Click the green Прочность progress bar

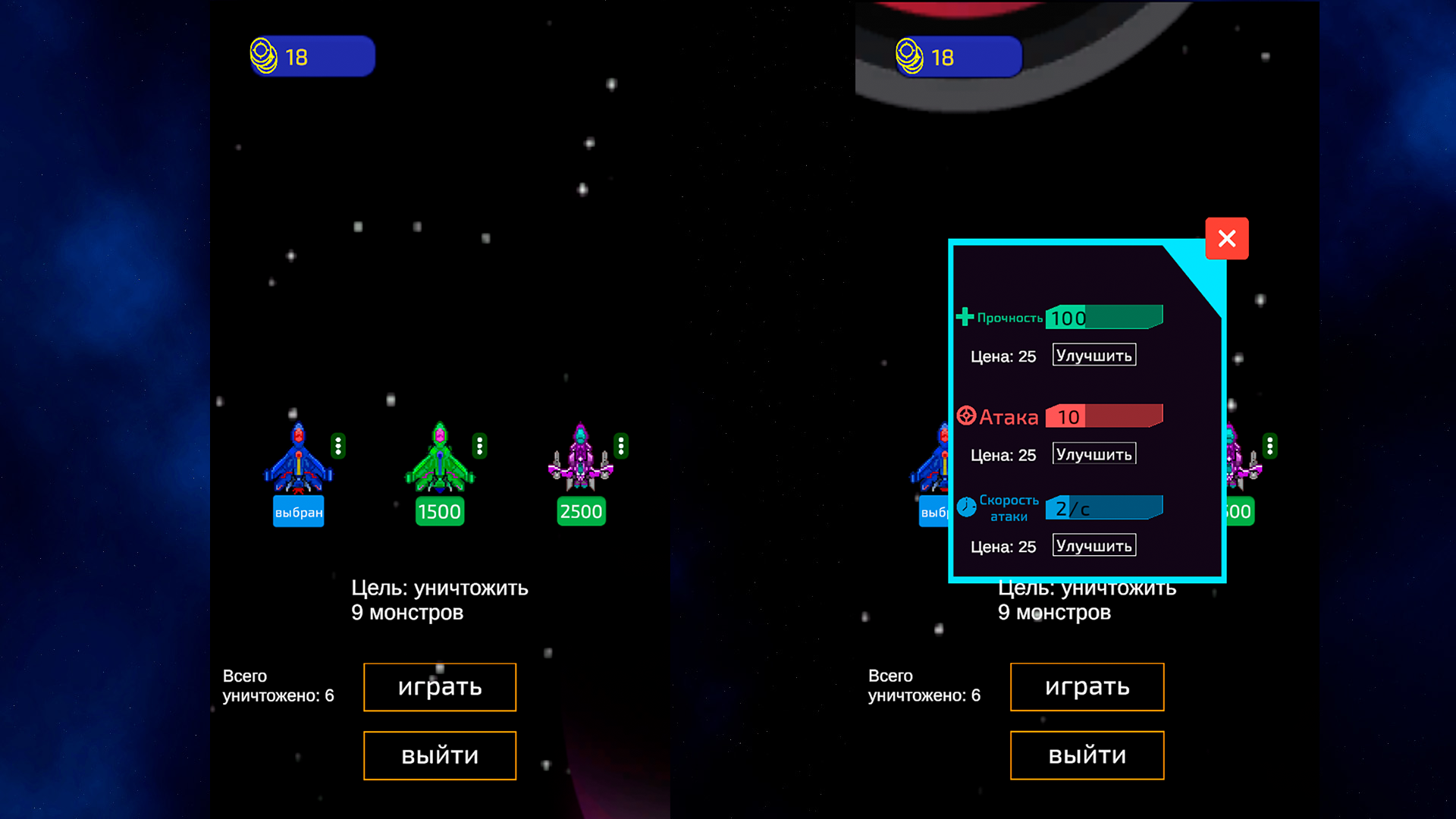(x=1104, y=316)
